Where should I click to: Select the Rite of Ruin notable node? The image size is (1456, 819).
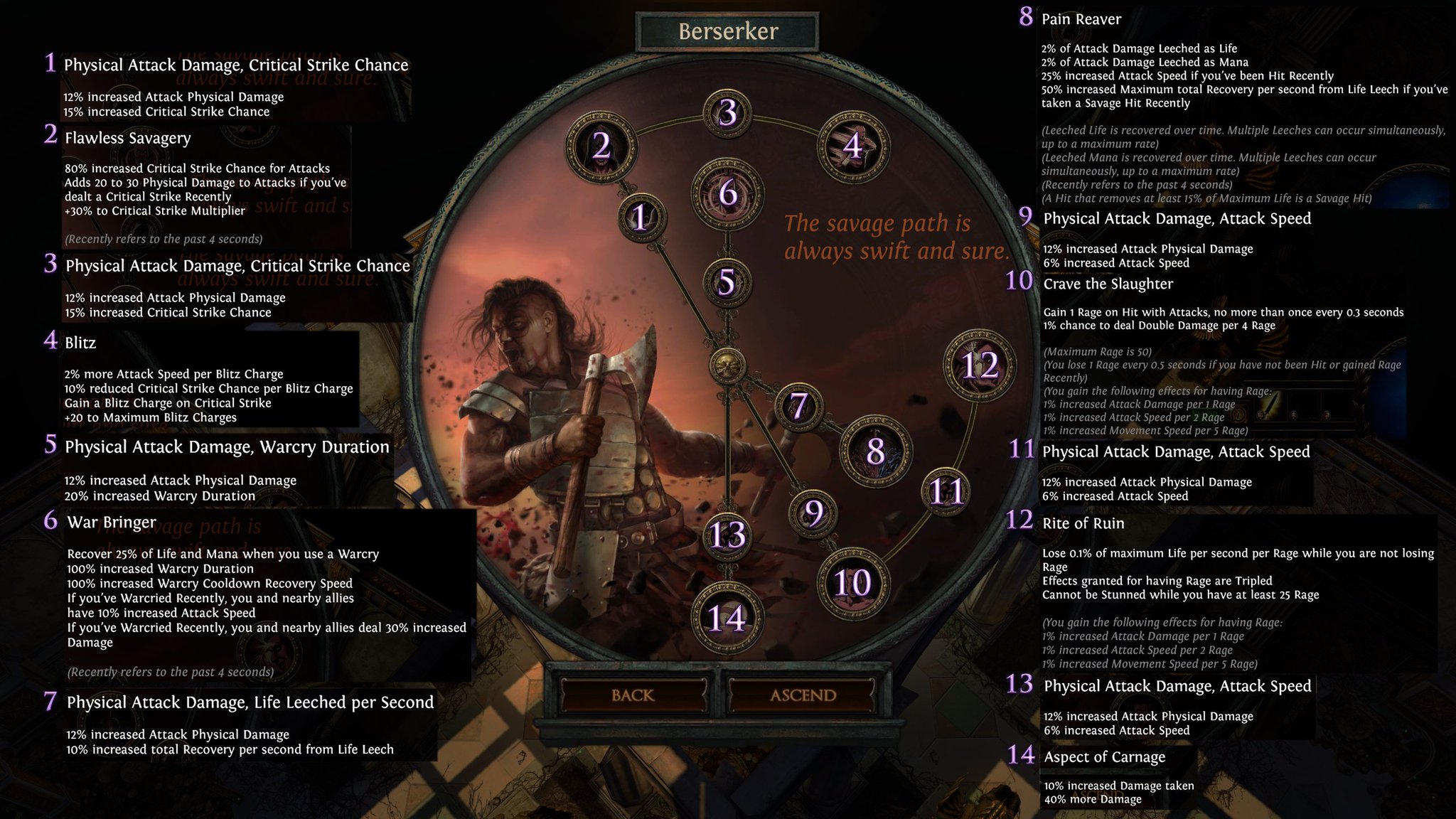tap(979, 366)
